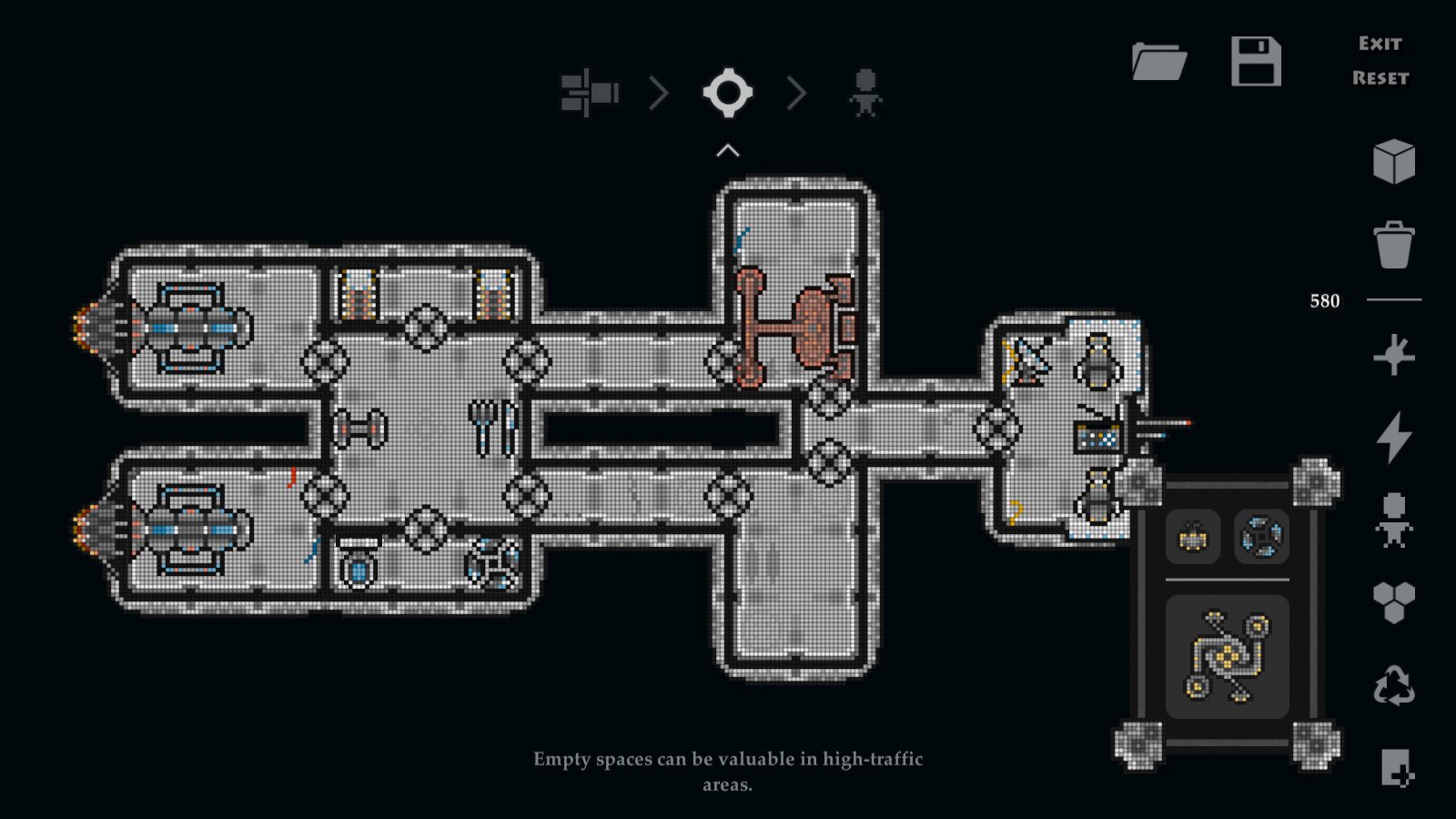Image resolution: width=1456 pixels, height=819 pixels.
Task: Click the Exit button
Action: point(1380,42)
